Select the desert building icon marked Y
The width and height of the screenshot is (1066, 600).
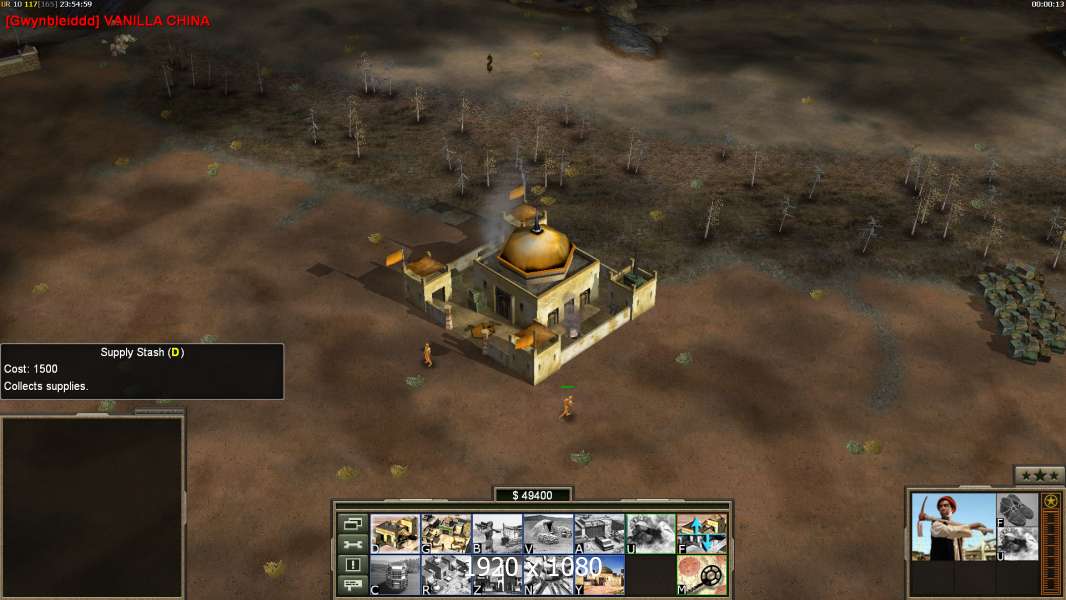[599, 575]
